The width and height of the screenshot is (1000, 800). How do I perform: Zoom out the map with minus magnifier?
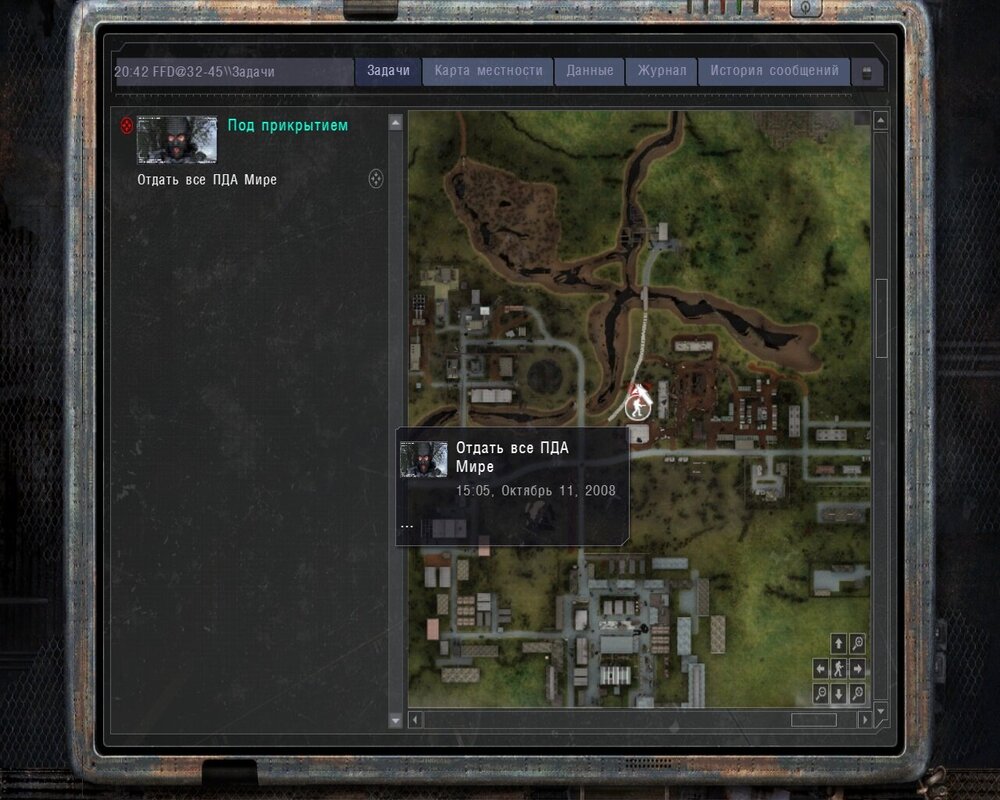point(820,693)
